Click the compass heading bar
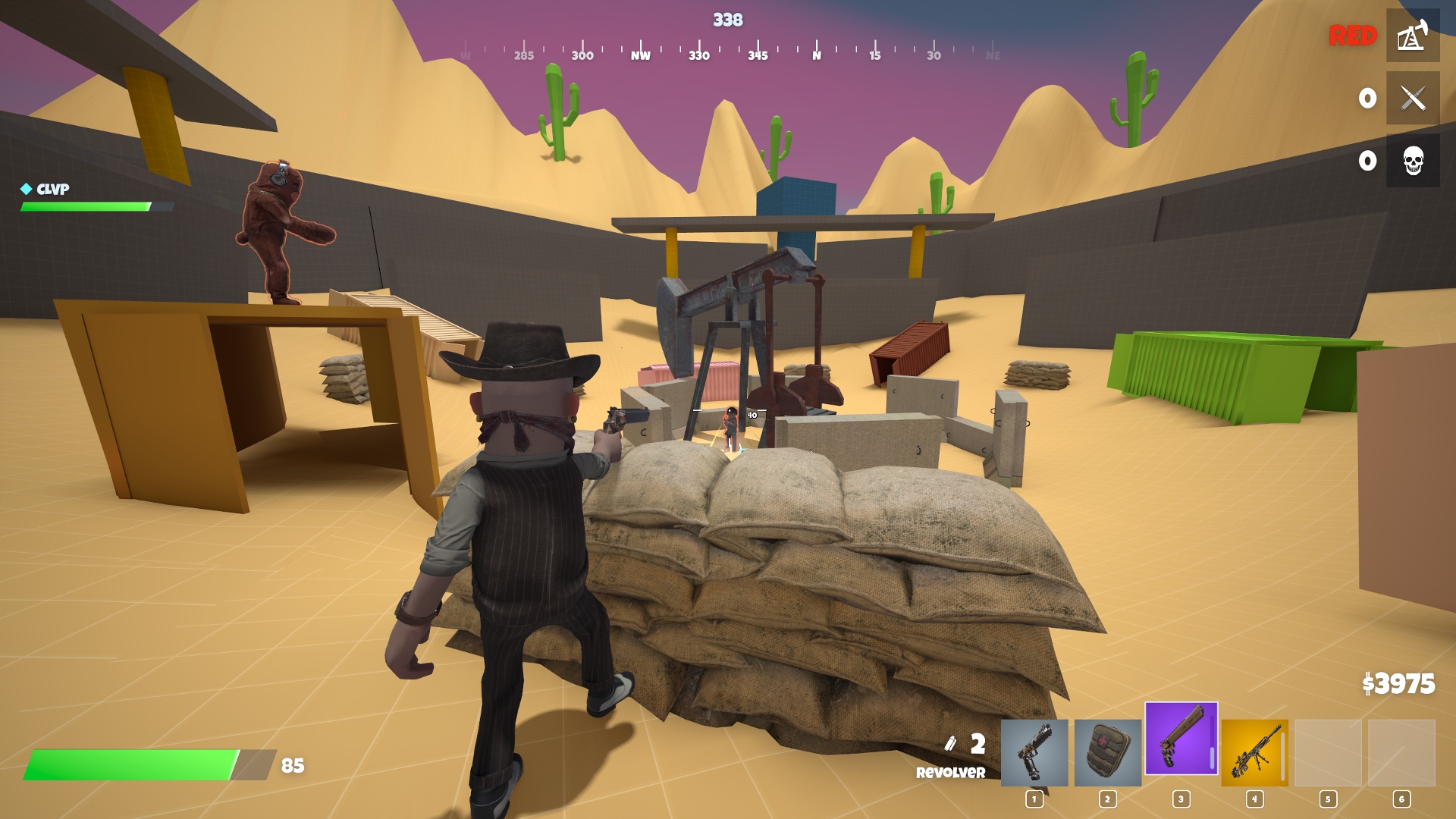Screen dimensions: 1456x819 click(728, 53)
